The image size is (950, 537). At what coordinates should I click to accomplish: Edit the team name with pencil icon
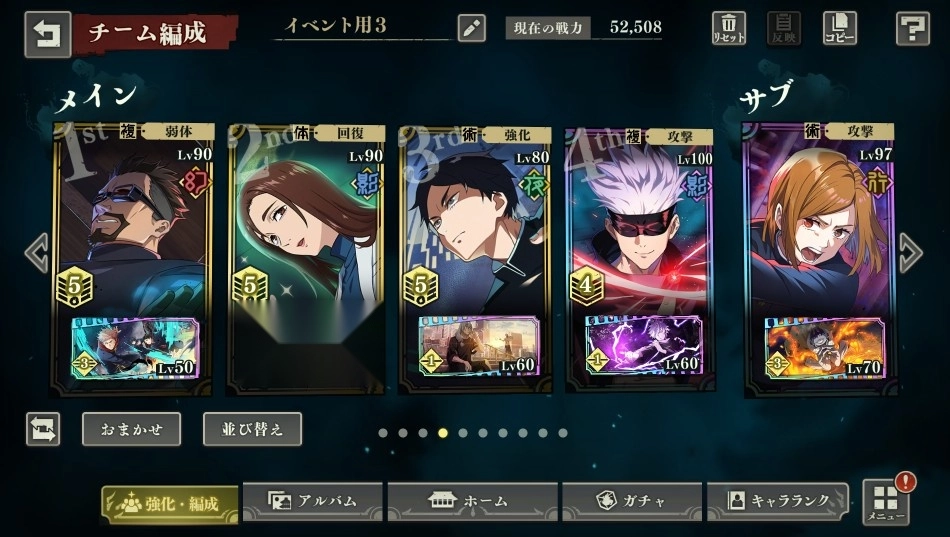(472, 27)
